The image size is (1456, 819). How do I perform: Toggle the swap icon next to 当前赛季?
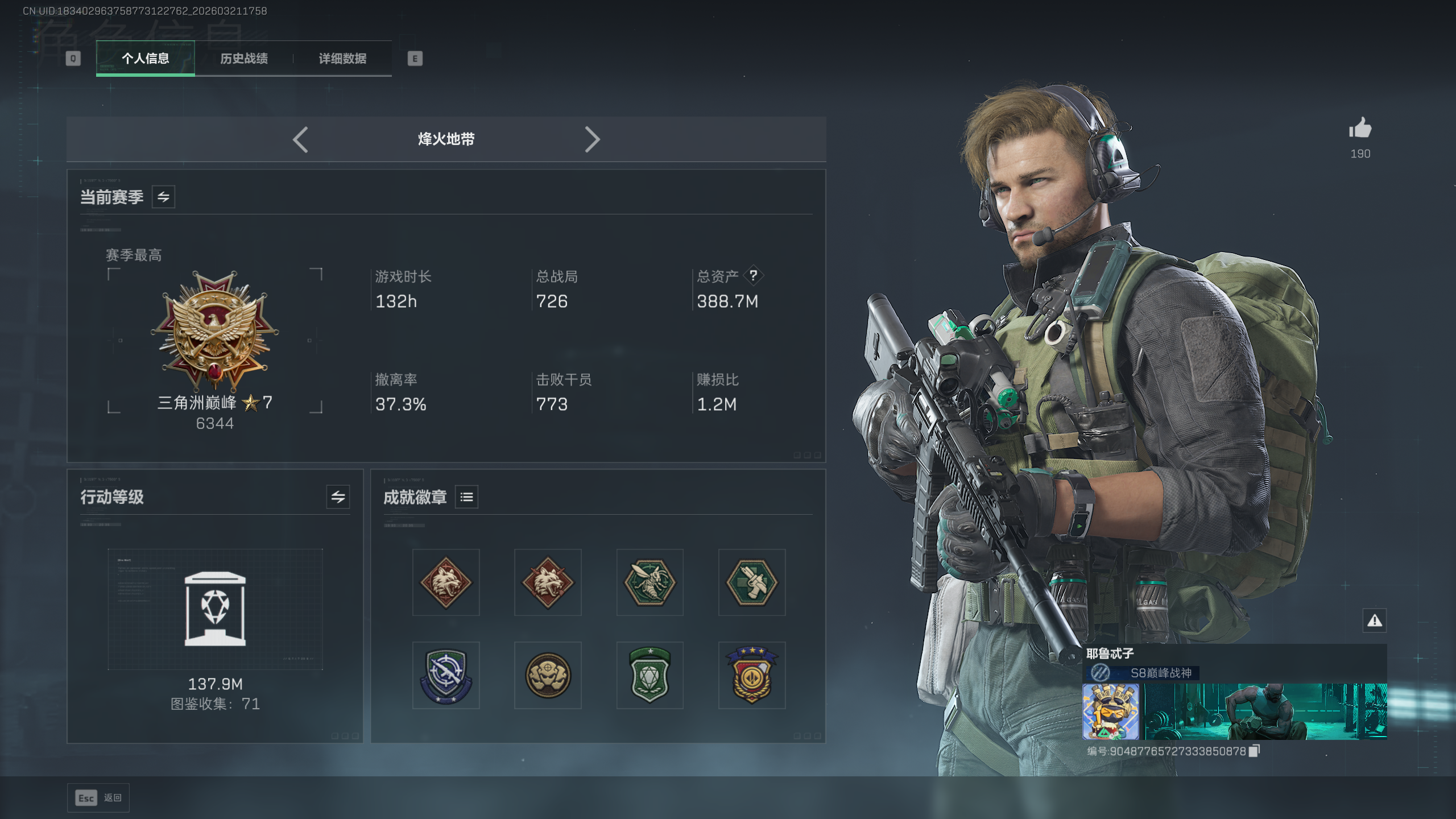[163, 197]
